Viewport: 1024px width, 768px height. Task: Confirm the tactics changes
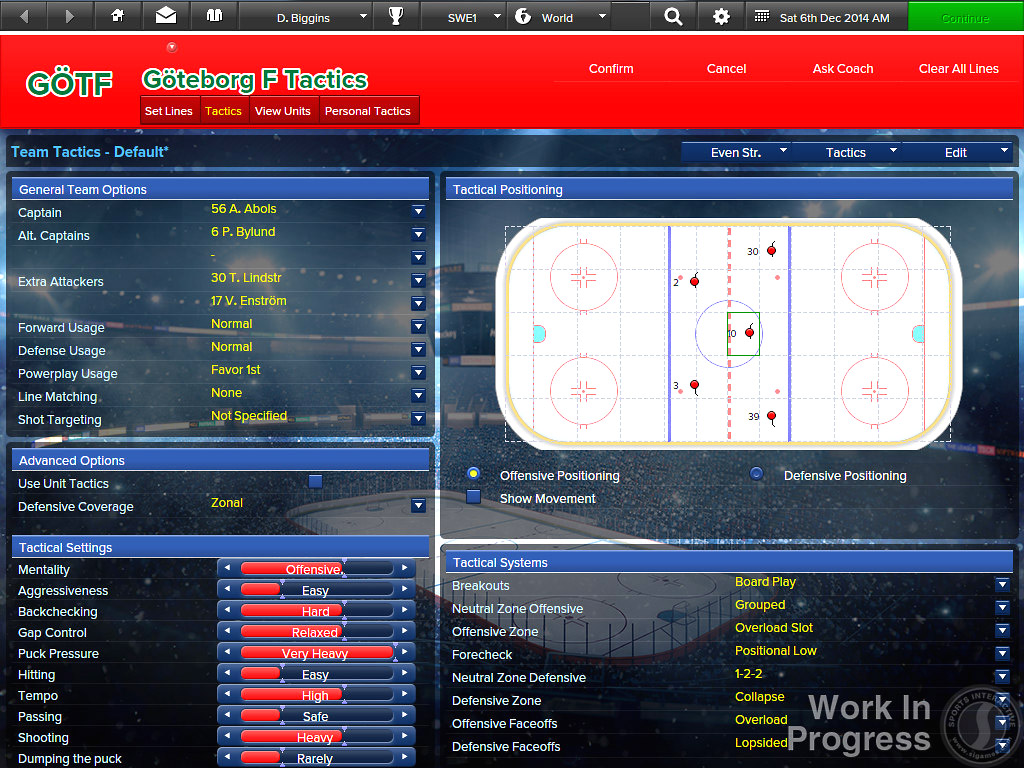(x=611, y=69)
